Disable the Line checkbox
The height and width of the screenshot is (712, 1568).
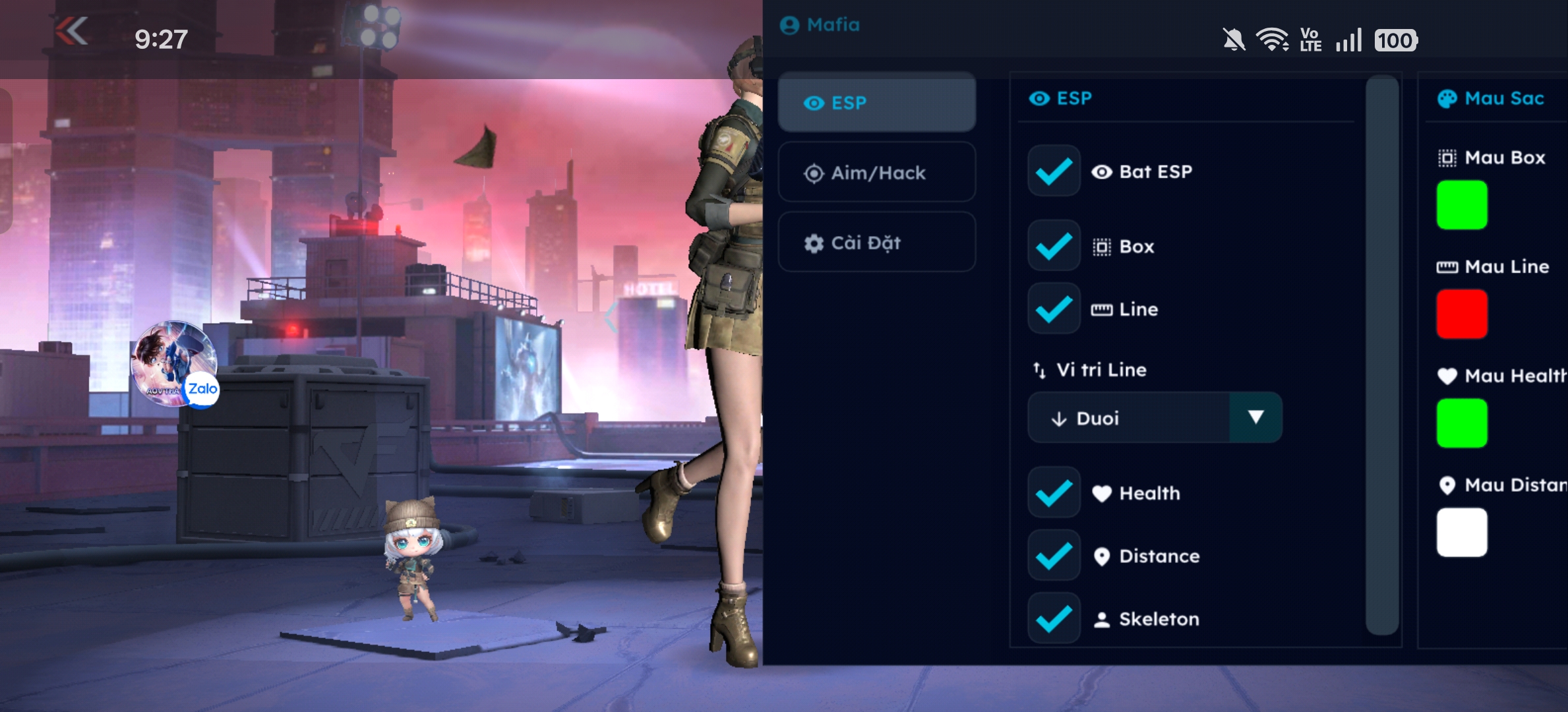1053,308
